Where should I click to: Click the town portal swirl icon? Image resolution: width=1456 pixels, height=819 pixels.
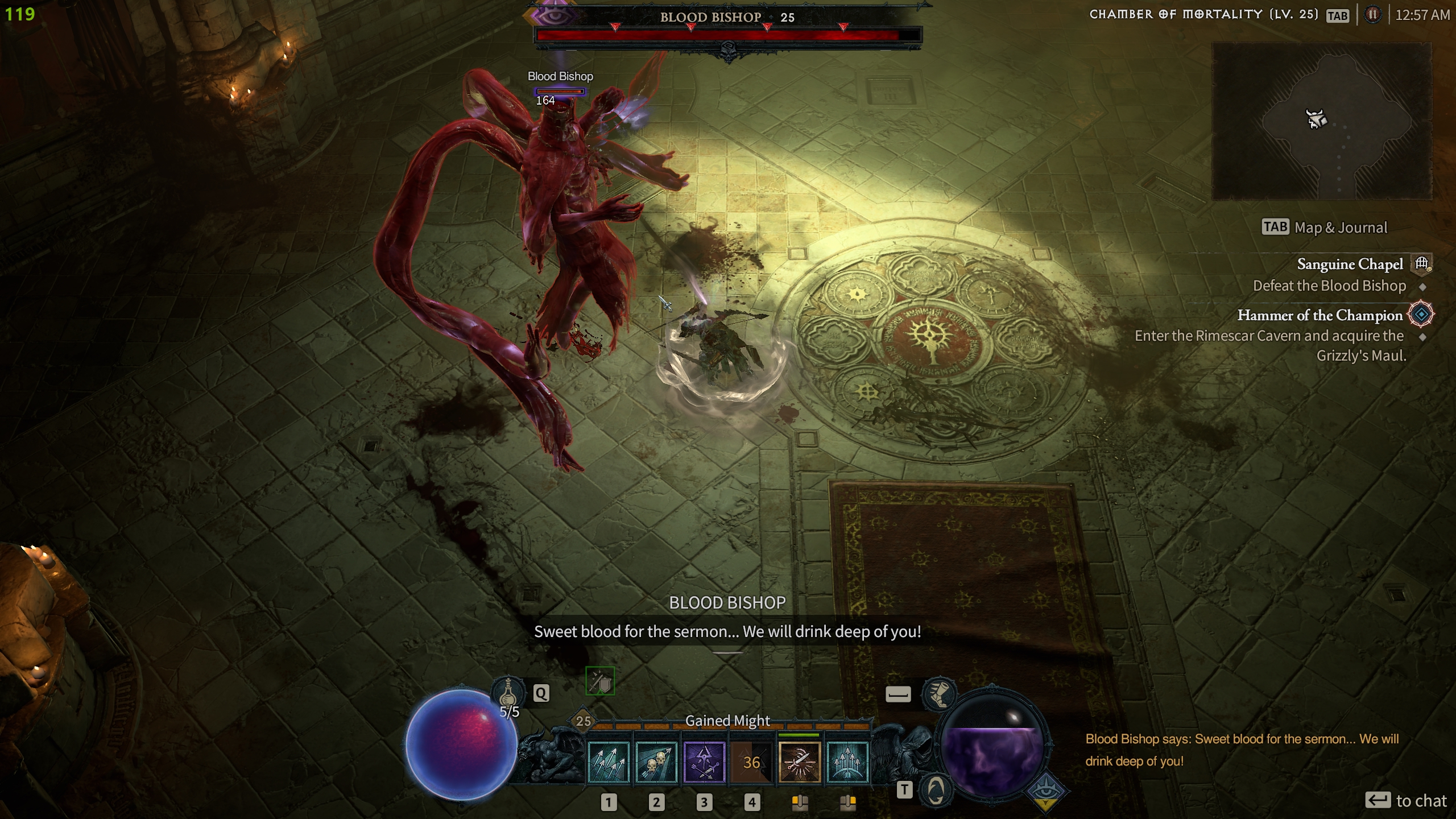936,790
